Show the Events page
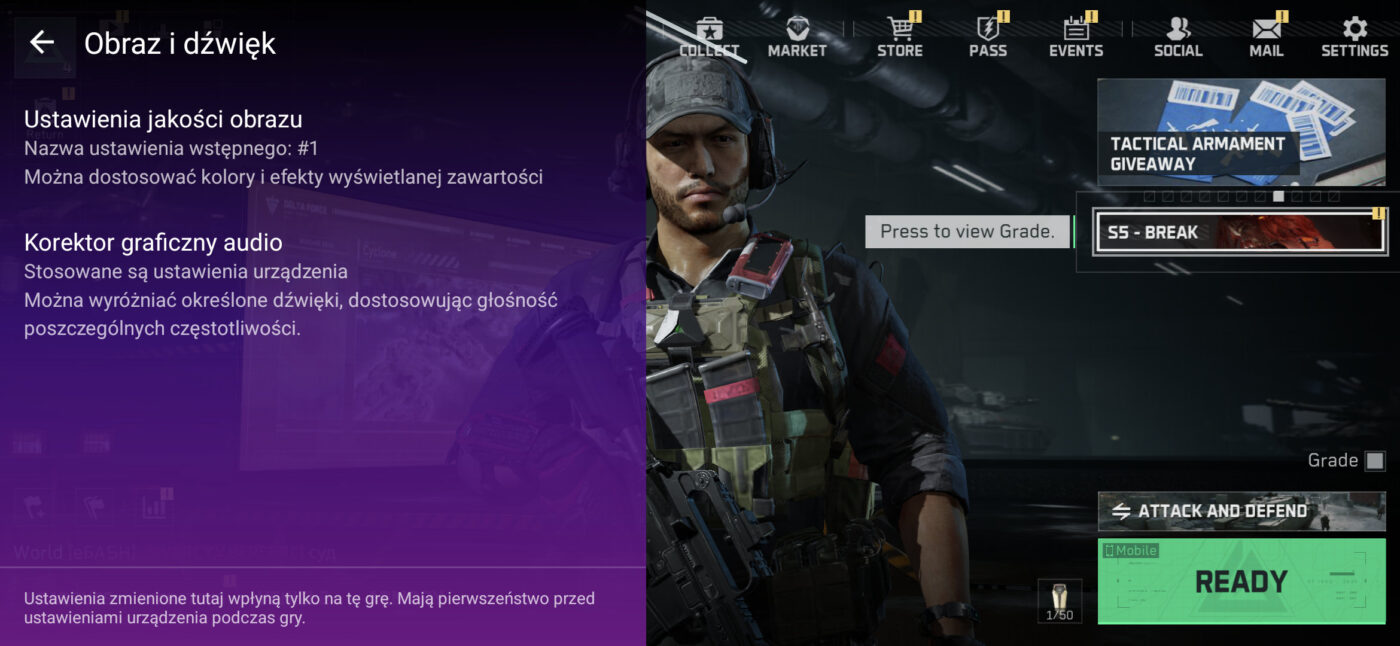 click(1076, 37)
